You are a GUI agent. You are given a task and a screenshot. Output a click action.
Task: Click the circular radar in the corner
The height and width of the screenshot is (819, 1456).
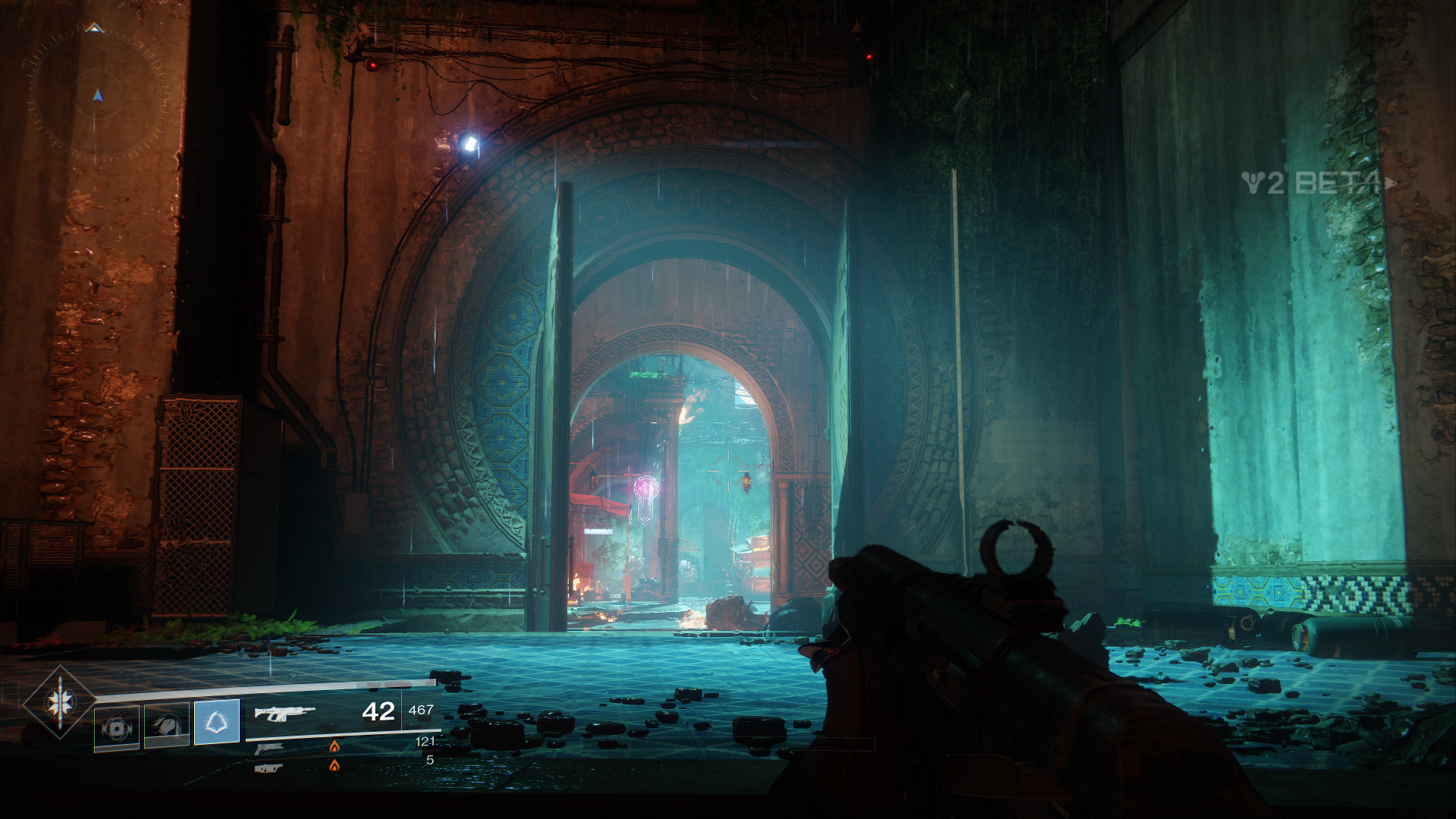coord(97,94)
